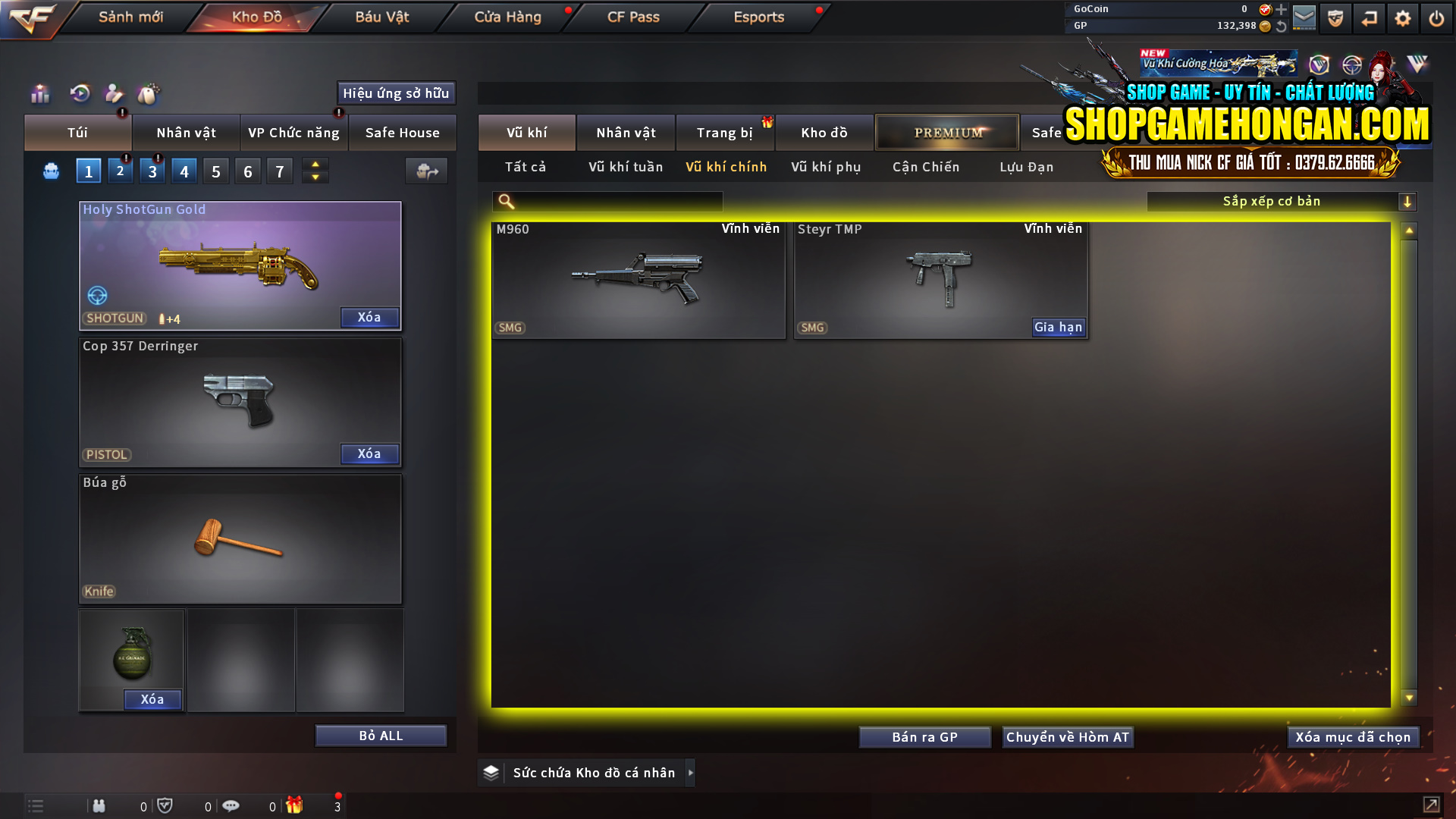
Task: Deselect bag slot 1
Action: pos(88,171)
